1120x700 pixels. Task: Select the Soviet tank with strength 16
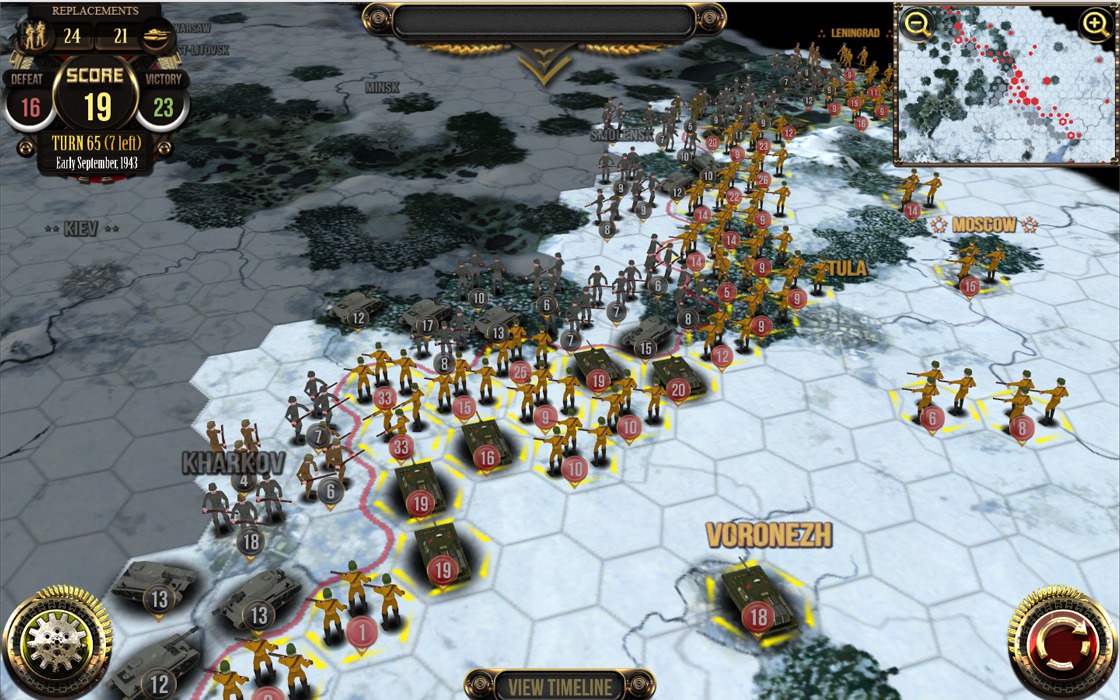(484, 443)
